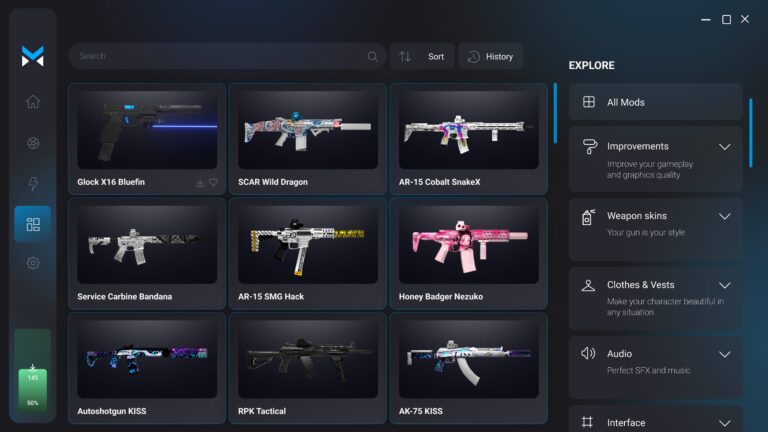The width and height of the screenshot is (768, 432).
Task: Close the application window
Action: (x=744, y=19)
